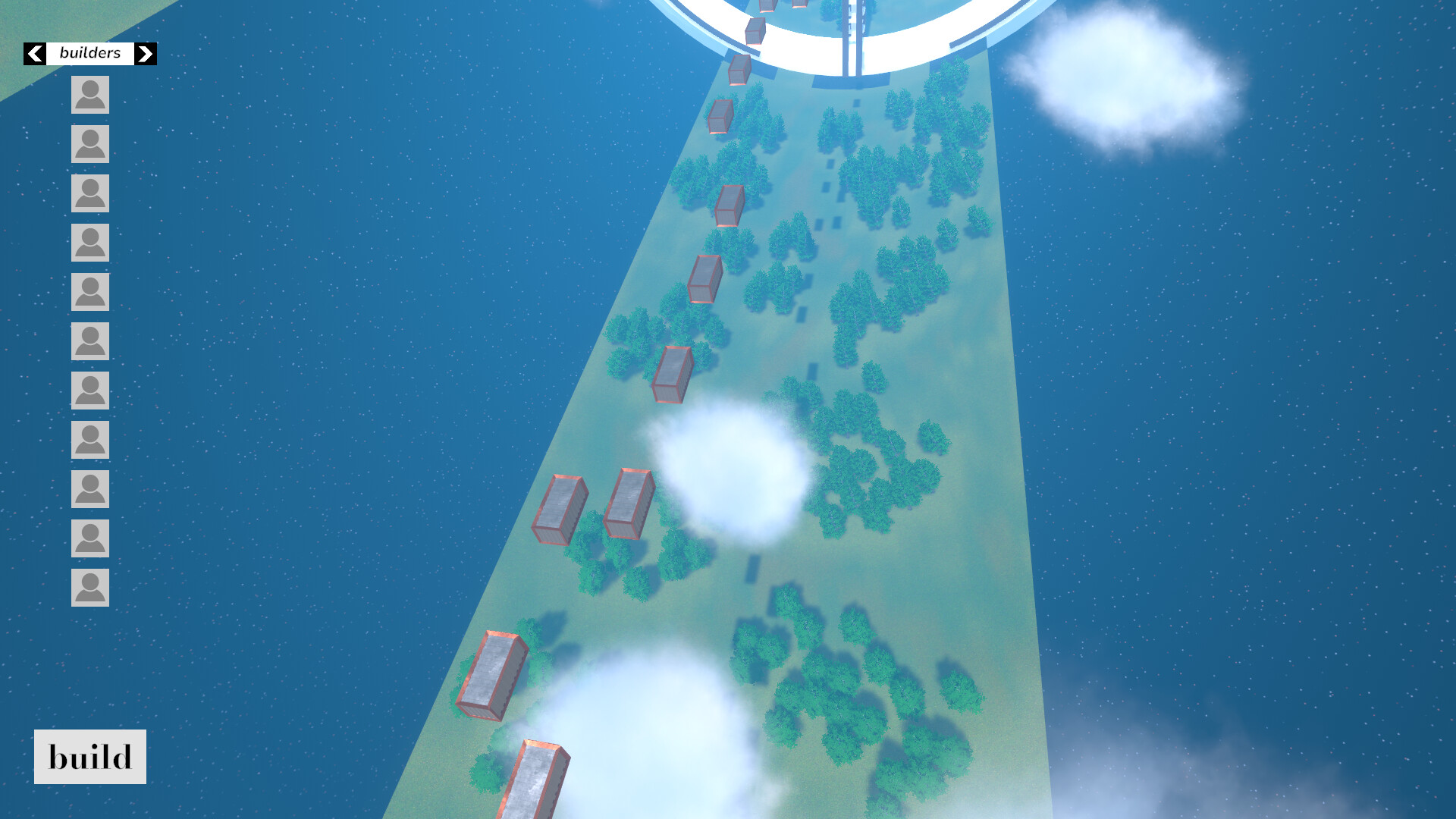Viewport: 1456px width, 819px height.
Task: Select the sixth builder portrait
Action: [89, 341]
